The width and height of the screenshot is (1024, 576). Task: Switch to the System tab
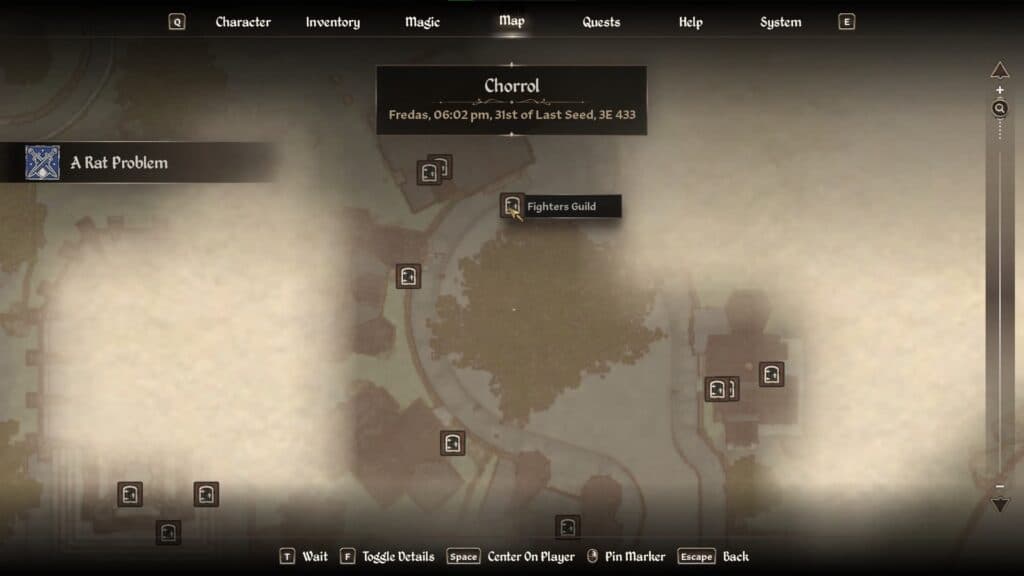coord(780,22)
